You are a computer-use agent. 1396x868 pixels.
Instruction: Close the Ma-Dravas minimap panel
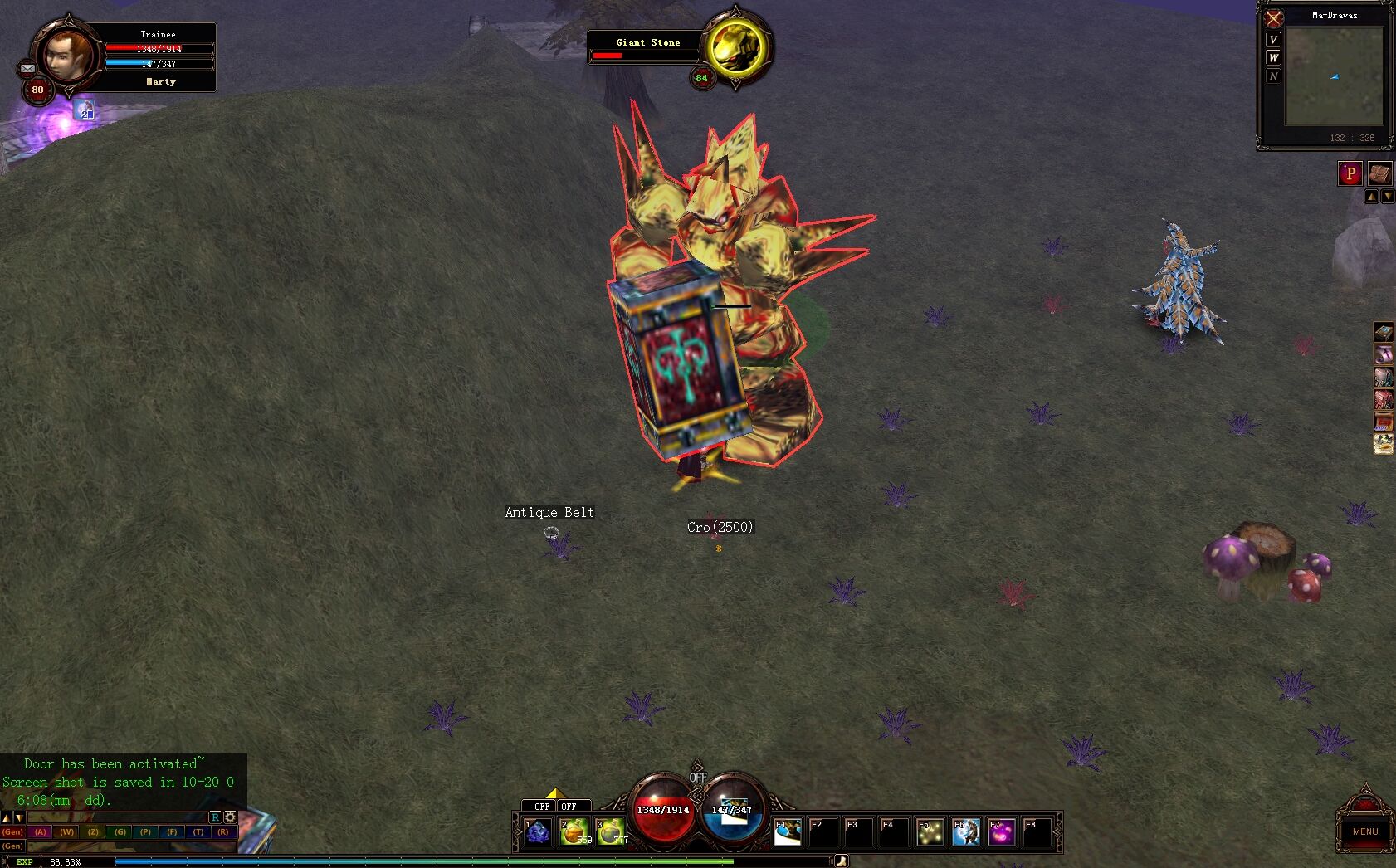pos(1274,18)
